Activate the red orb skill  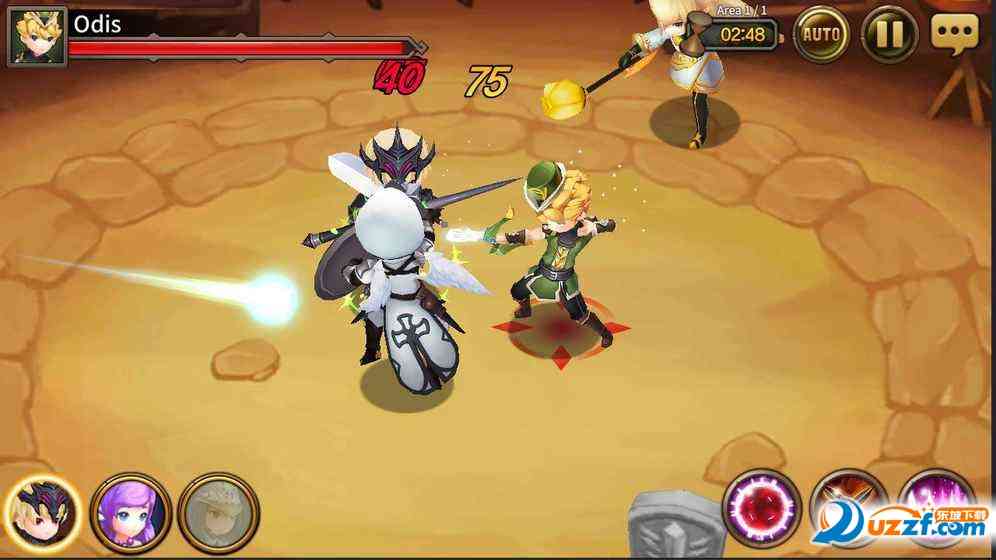click(762, 508)
